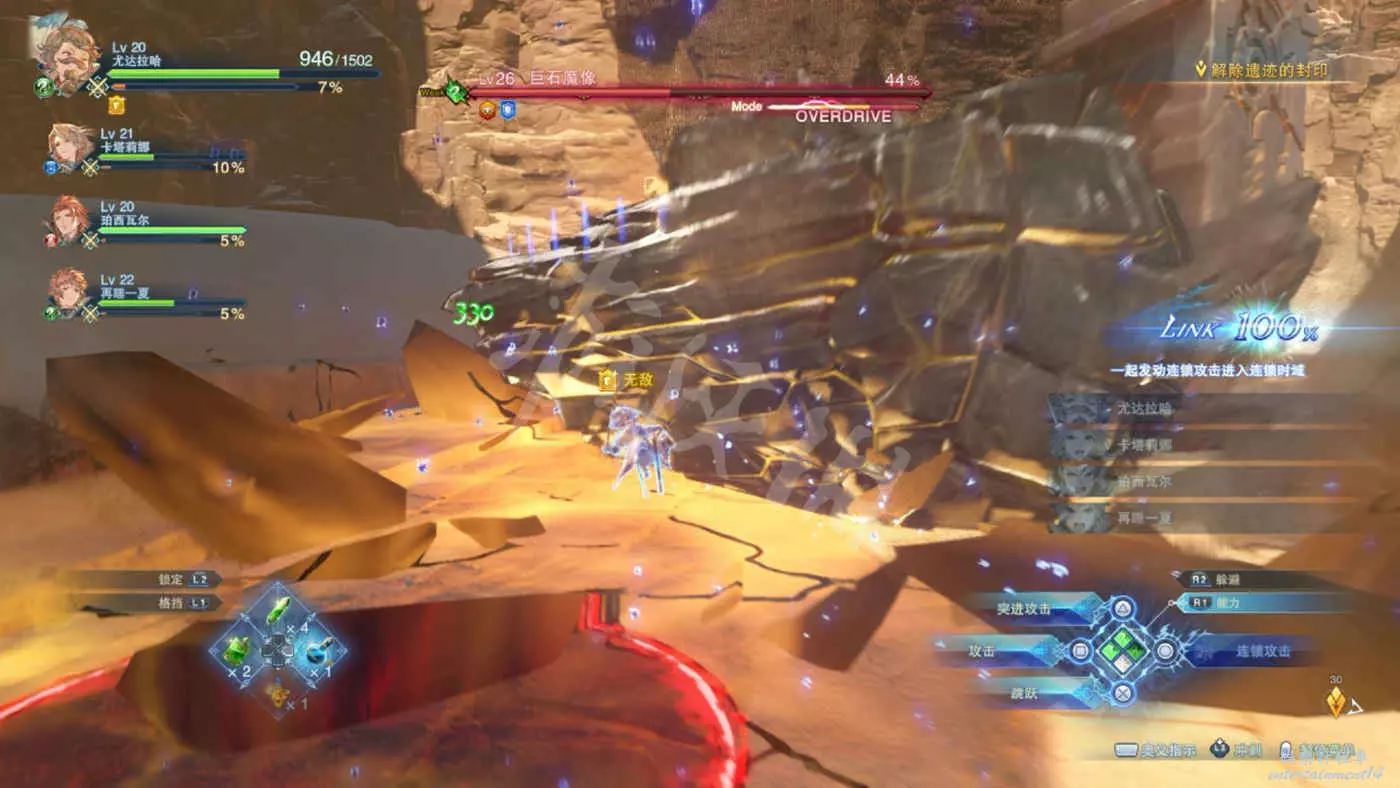1400x788 pixels.
Task: Select party member 卡塔莉娜's portrait
Action: (x=70, y=148)
